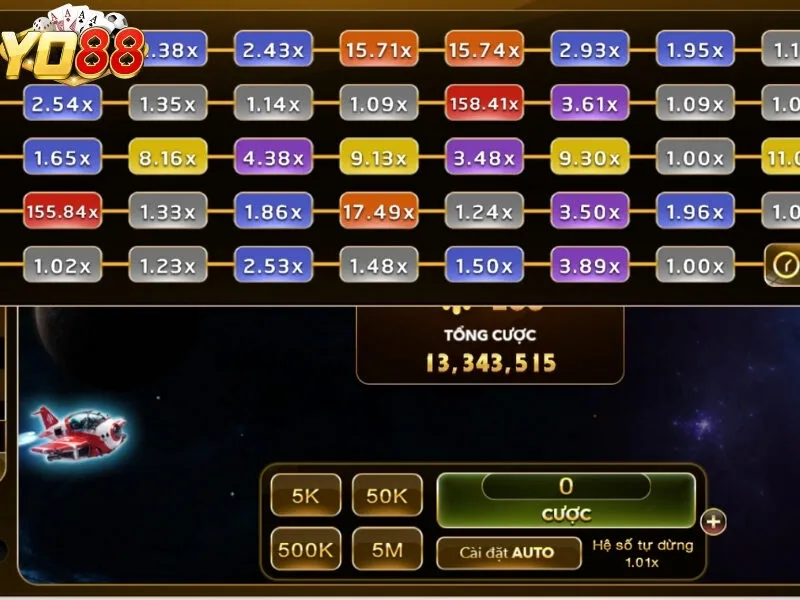Click the bet amount field showing 0
Image resolution: width=800 pixels, height=600 pixels.
pos(566,487)
